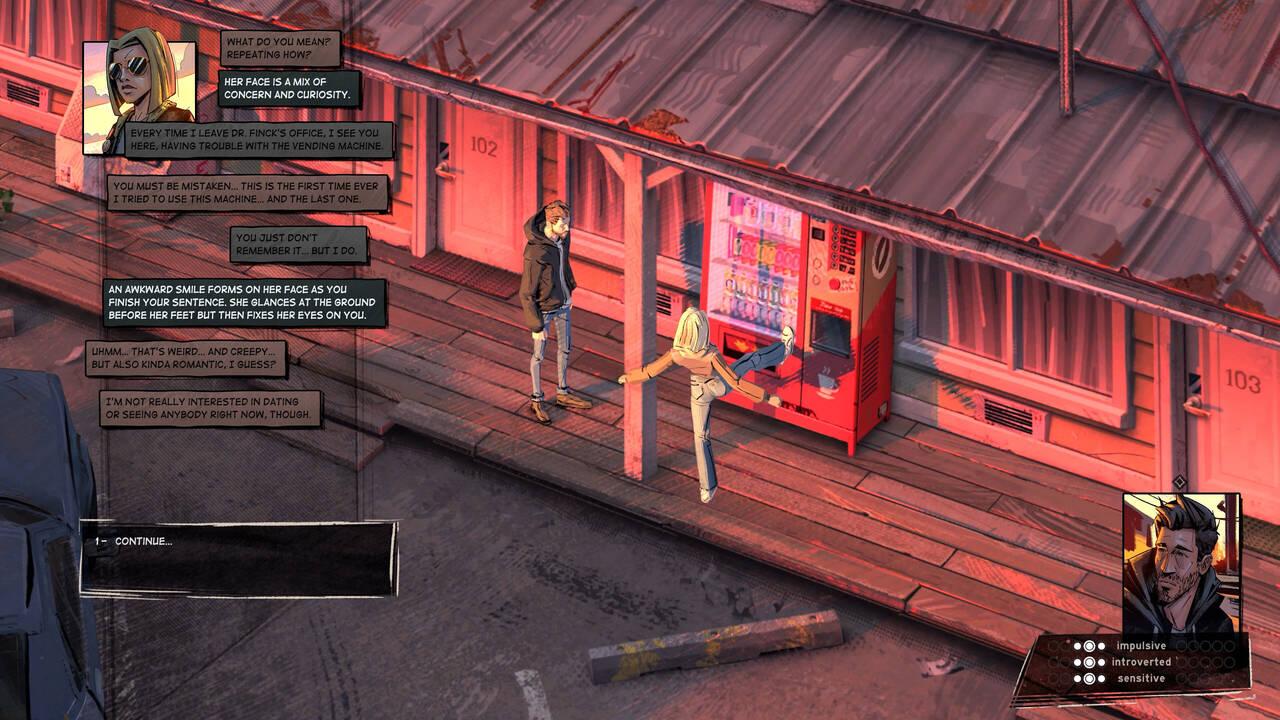Select the highlighted introverted trait indicator
1280x720 pixels.
pos(1090,662)
